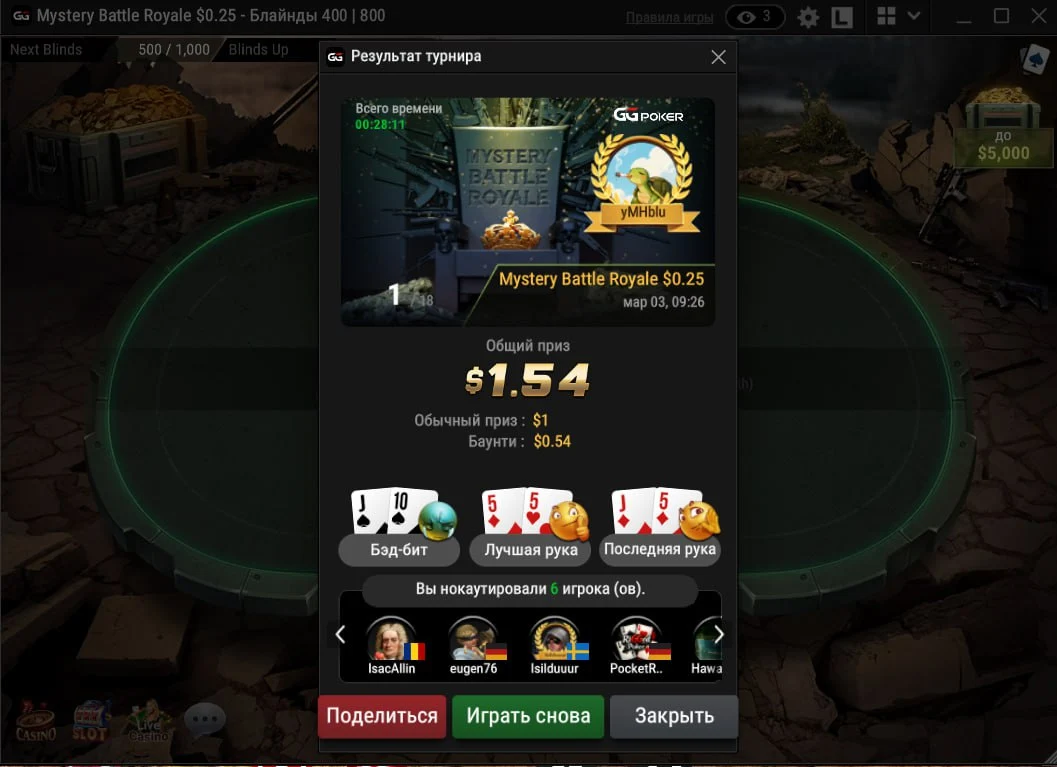Open the Последняя рука hand
The height and width of the screenshot is (767, 1057).
[x=660, y=549]
